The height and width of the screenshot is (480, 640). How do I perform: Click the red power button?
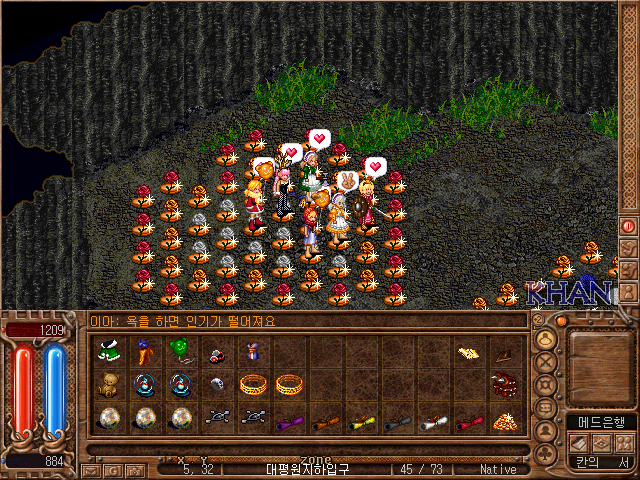click(629, 226)
